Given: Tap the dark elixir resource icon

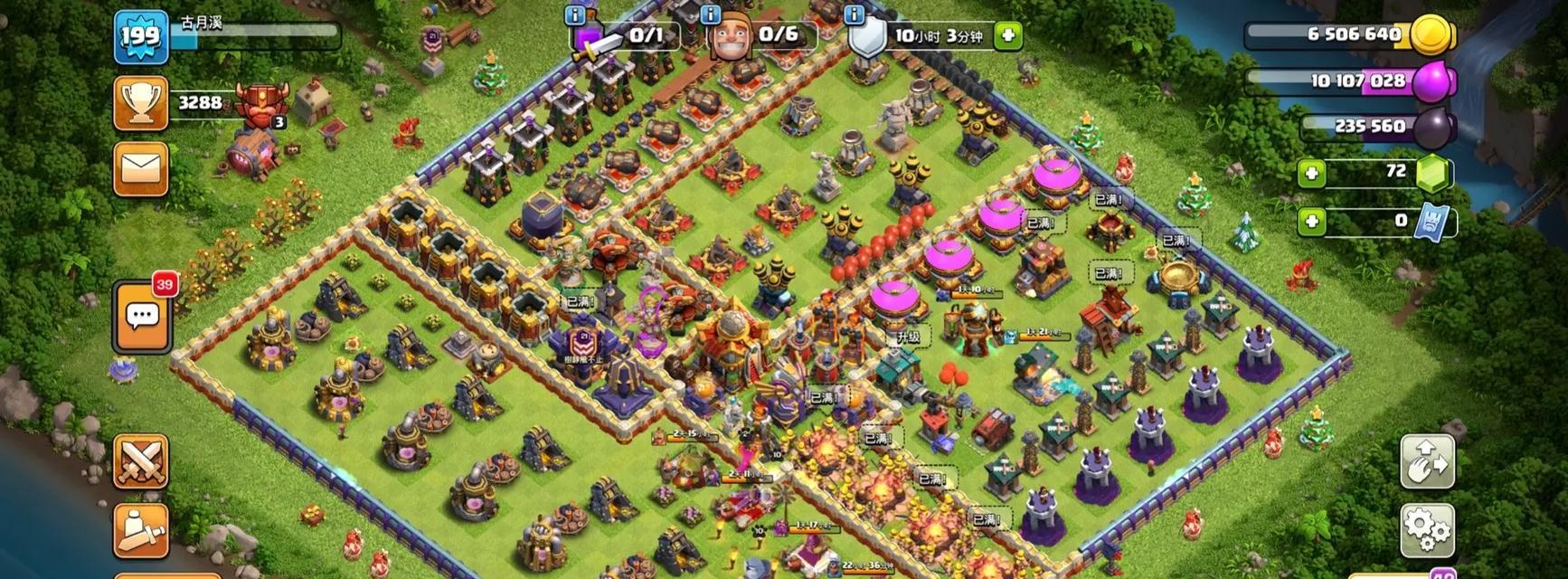Looking at the screenshot, I should [x=1432, y=128].
